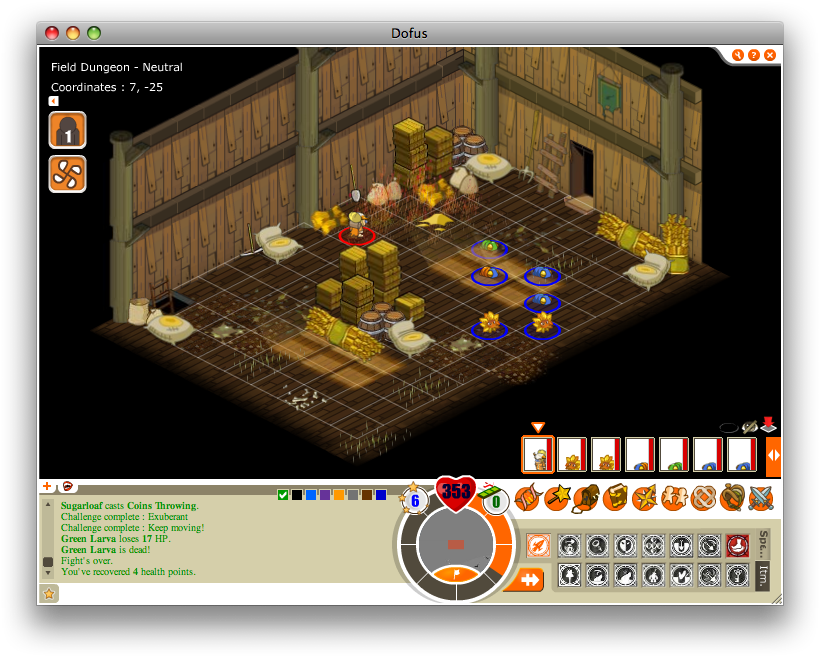Click the challenge icon showing number 1
Screen dimensions: 819x656
click(x=67, y=130)
